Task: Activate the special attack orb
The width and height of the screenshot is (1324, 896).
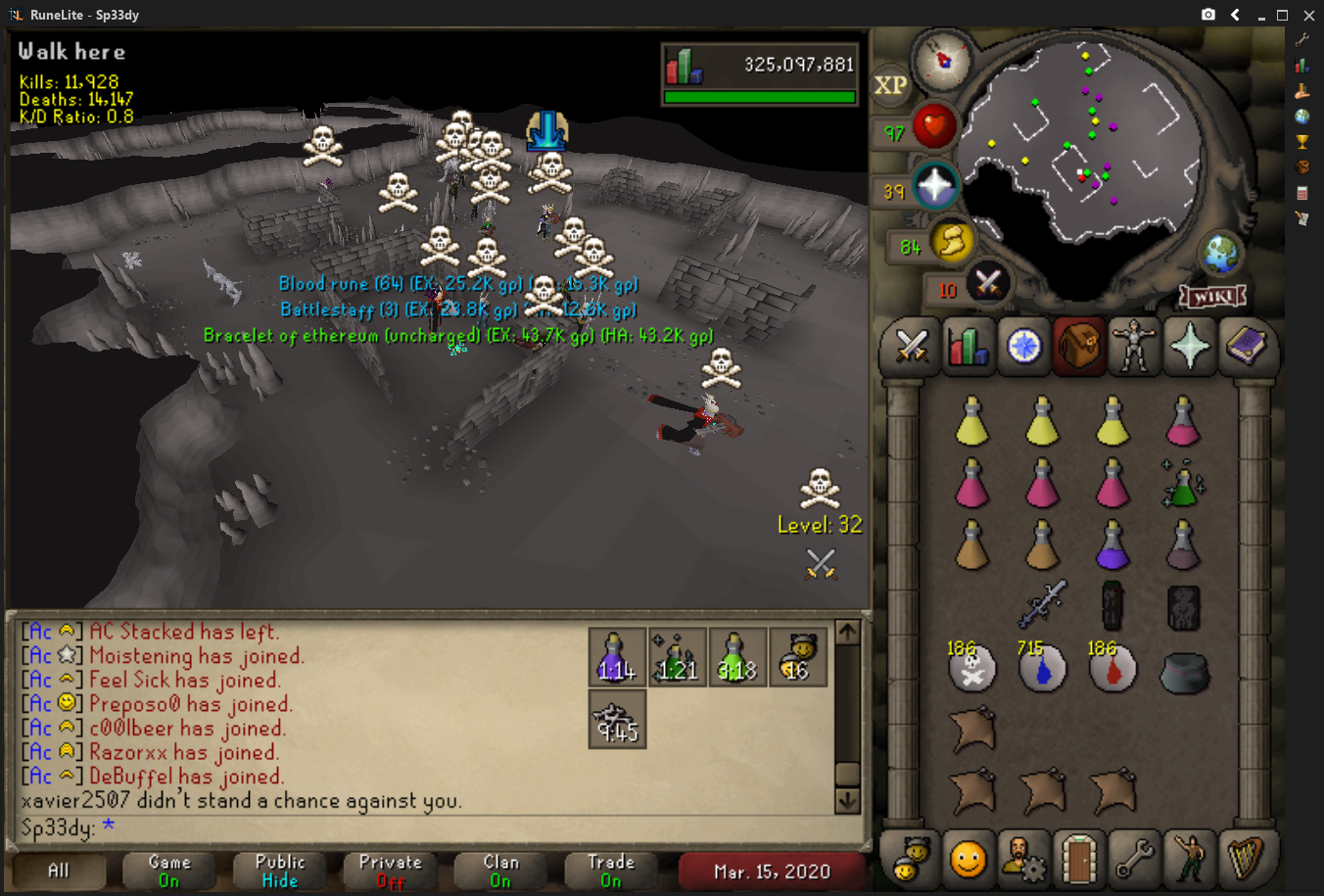Action: 987,284
